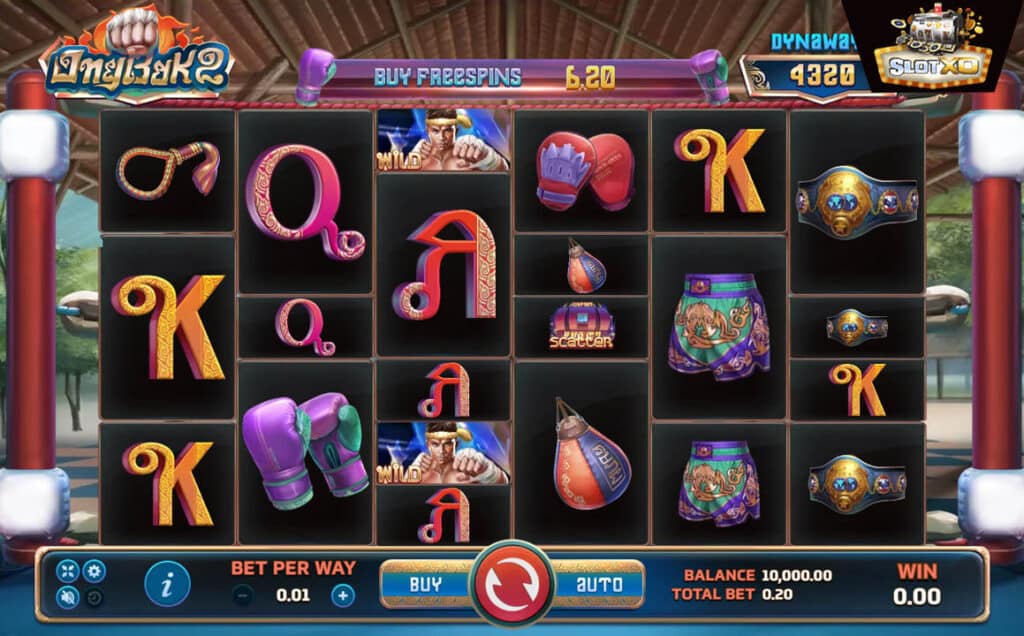Open the spin history clock icon
This screenshot has height=636, width=1024.
pos(94,598)
